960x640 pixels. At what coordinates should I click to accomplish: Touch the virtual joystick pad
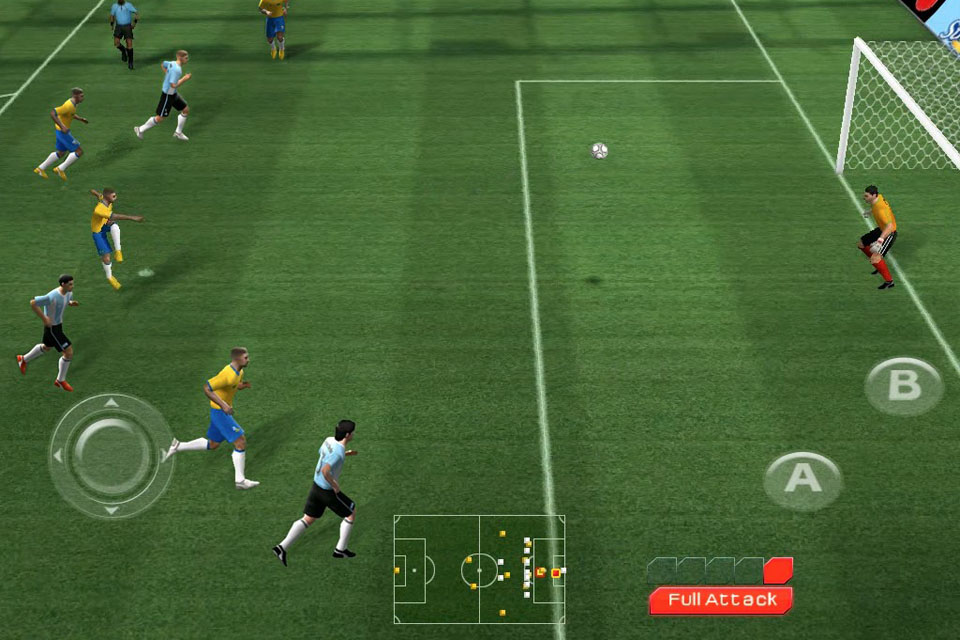[x=111, y=455]
